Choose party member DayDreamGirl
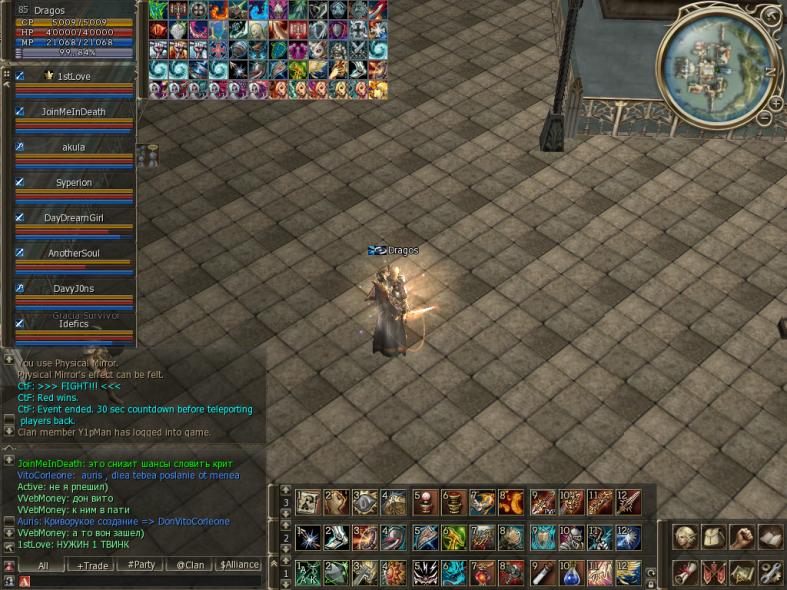 (x=75, y=218)
